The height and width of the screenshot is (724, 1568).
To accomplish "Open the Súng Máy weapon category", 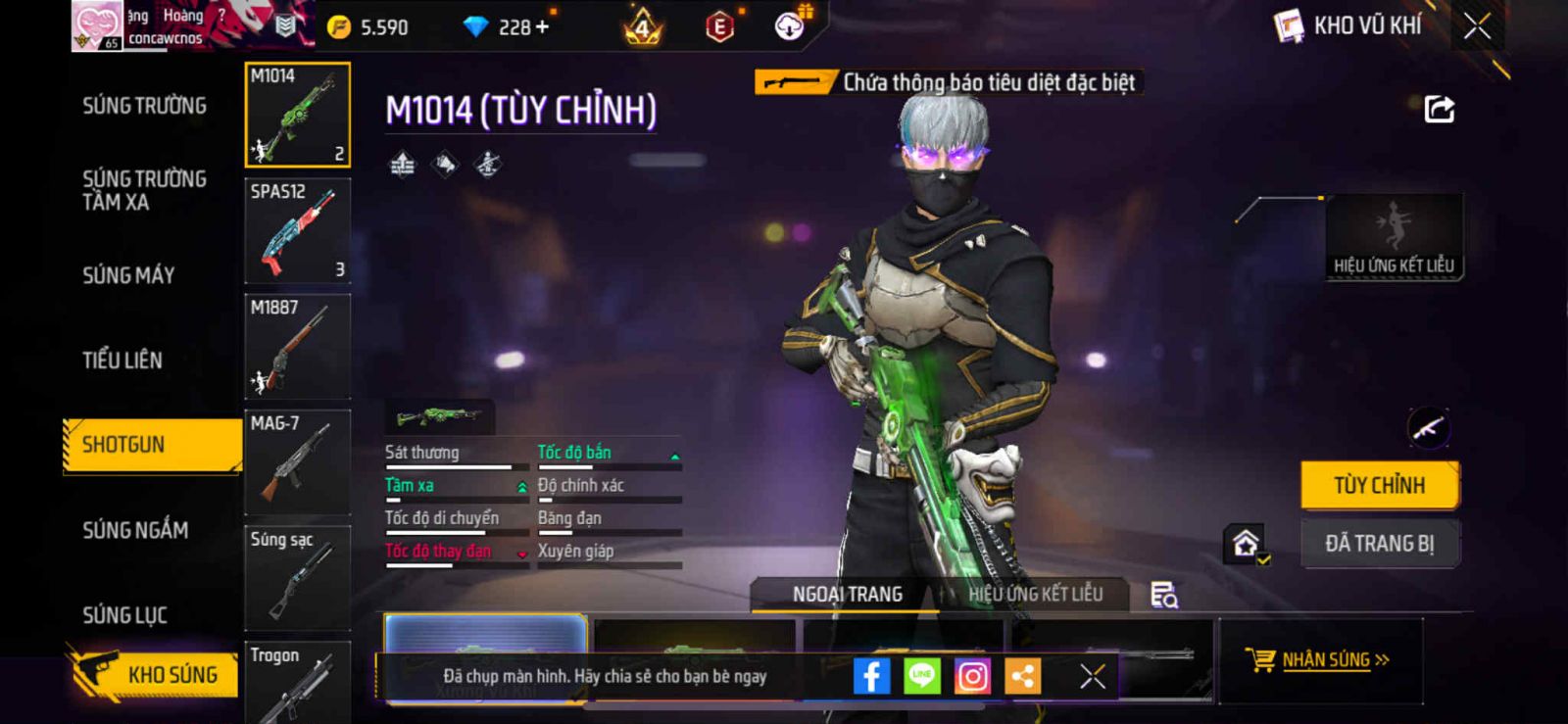I will pos(128,275).
